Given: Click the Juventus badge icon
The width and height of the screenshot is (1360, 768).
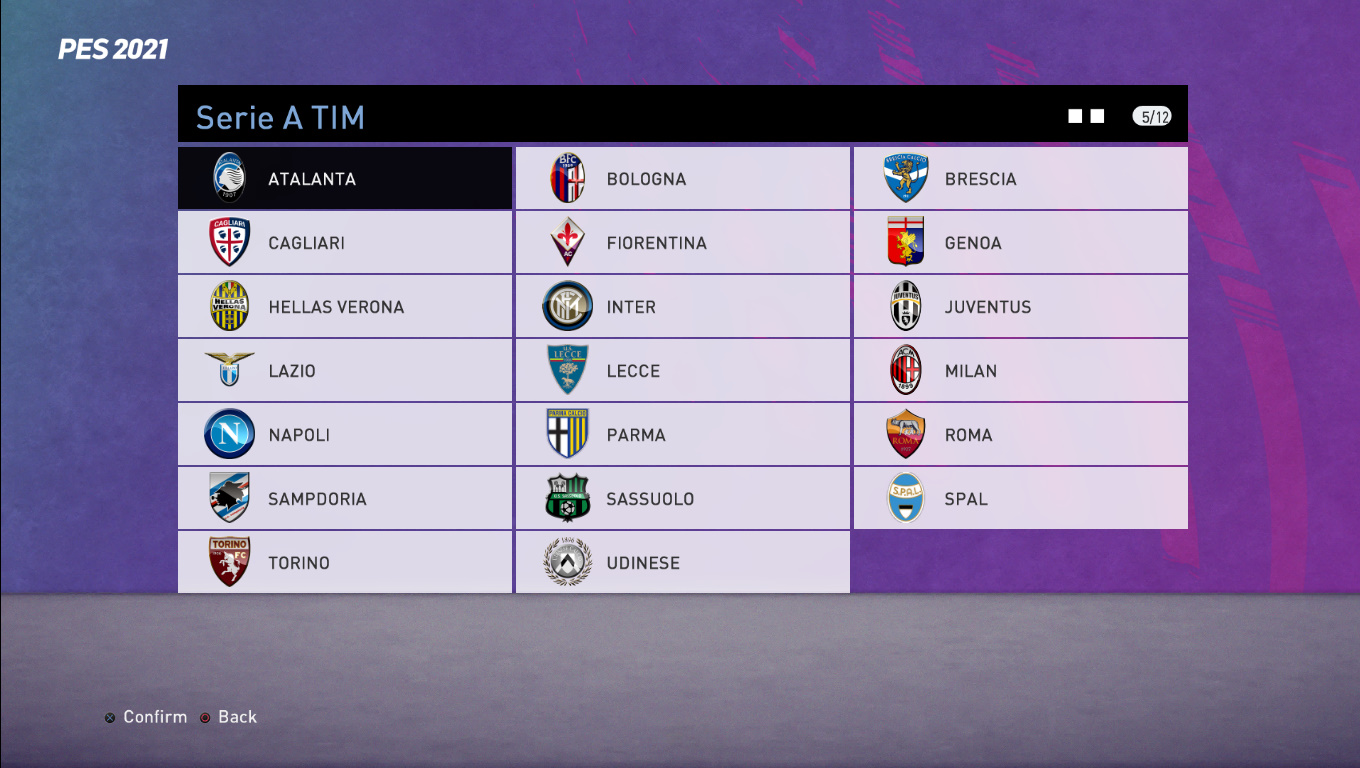Looking at the screenshot, I should pos(903,306).
